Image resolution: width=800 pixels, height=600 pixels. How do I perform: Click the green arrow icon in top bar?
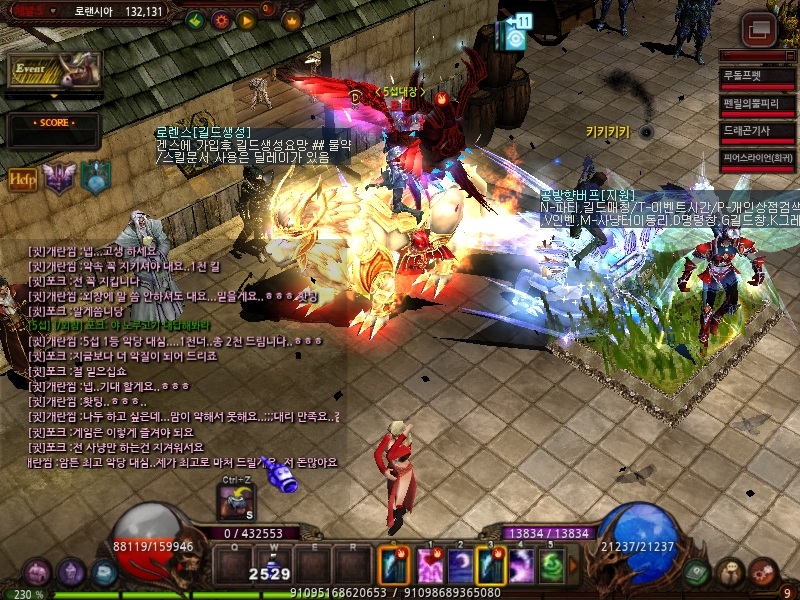coord(196,20)
